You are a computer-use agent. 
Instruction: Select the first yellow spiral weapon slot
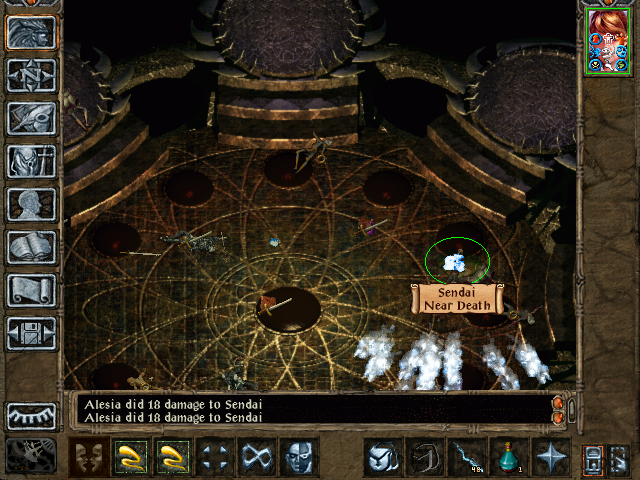(131, 457)
